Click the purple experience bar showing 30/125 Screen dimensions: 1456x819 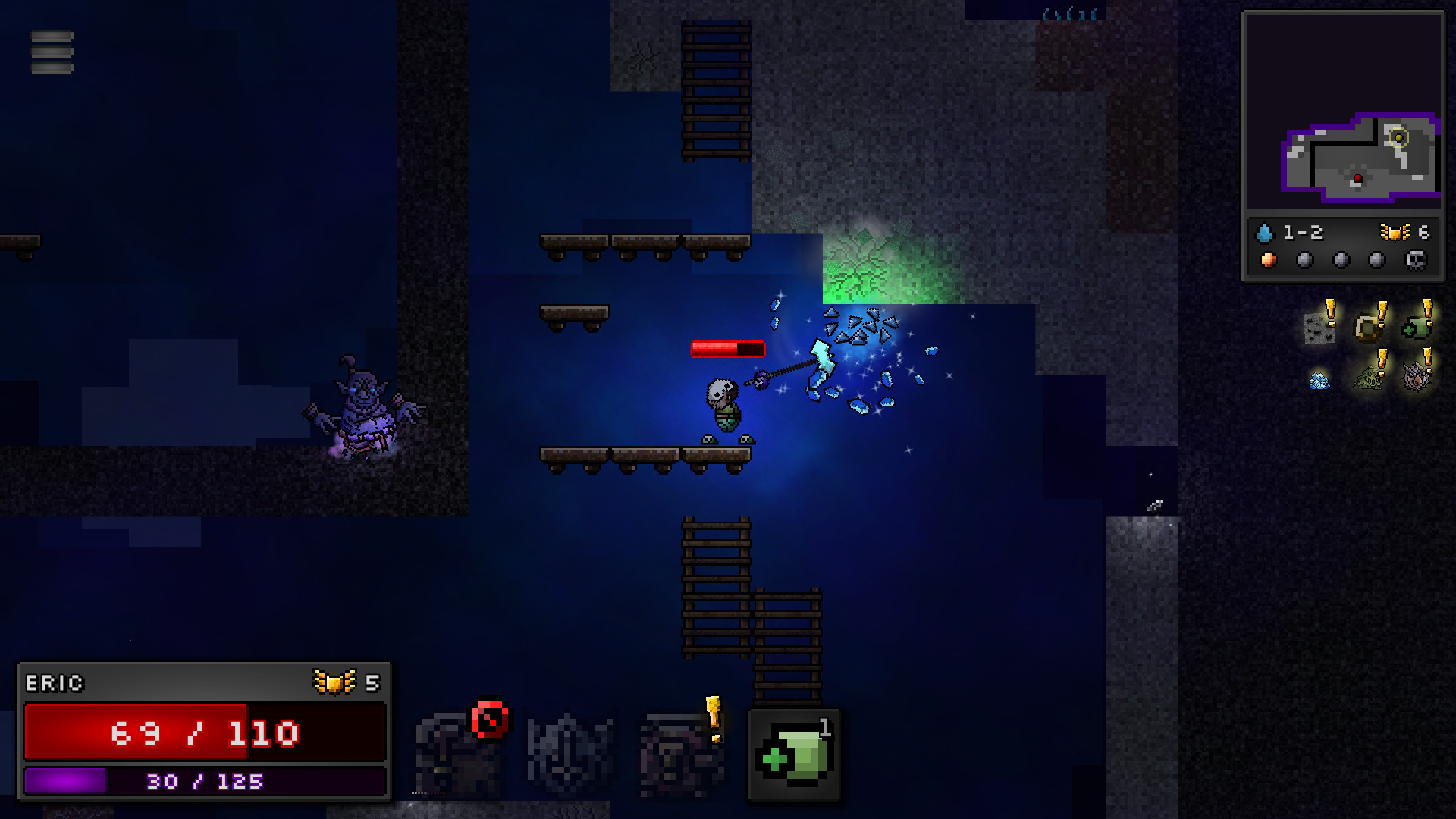click(205, 780)
